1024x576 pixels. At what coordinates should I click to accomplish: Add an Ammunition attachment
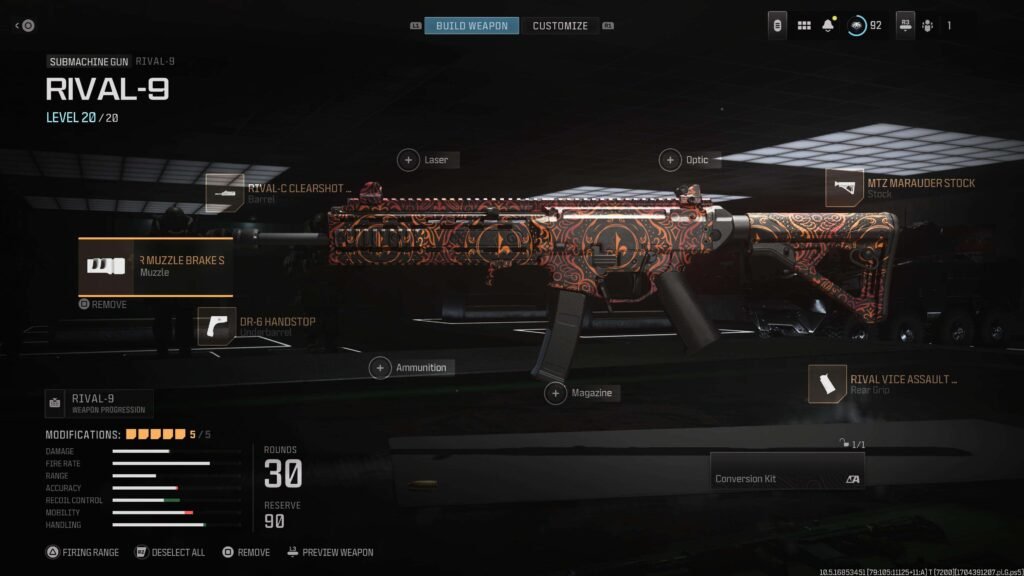click(381, 368)
